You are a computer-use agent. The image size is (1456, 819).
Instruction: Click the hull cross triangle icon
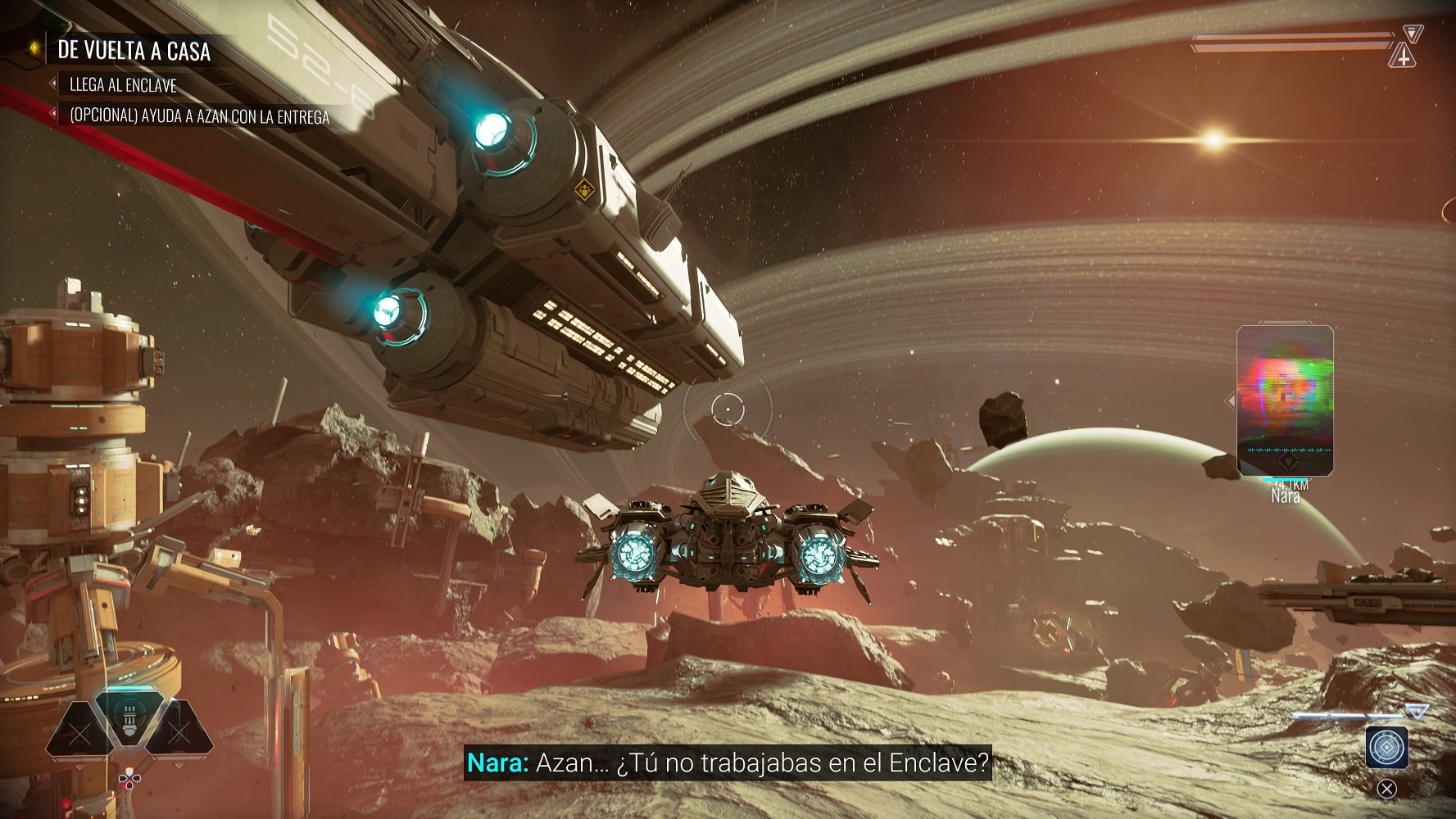1404,57
